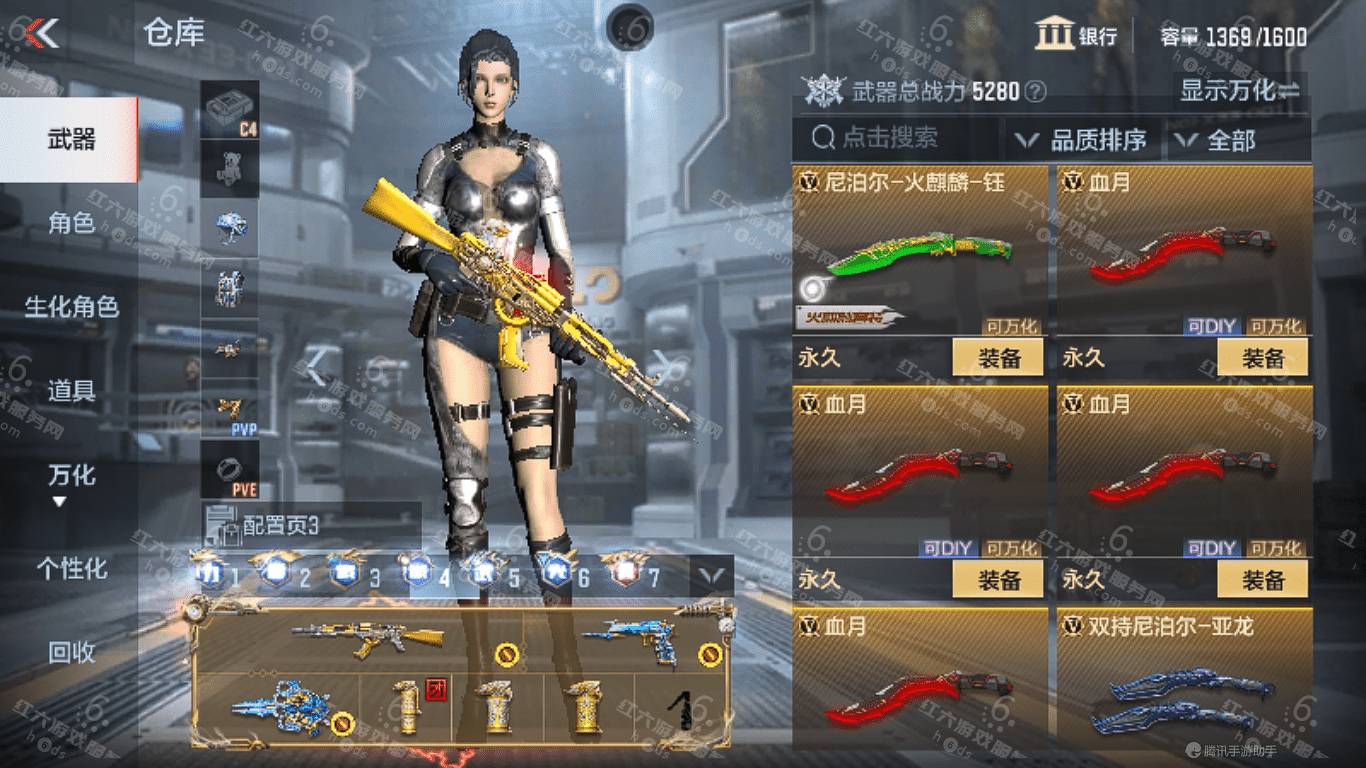Toggle the 显示万化 switch
The width and height of the screenshot is (1366, 768).
1240,91
